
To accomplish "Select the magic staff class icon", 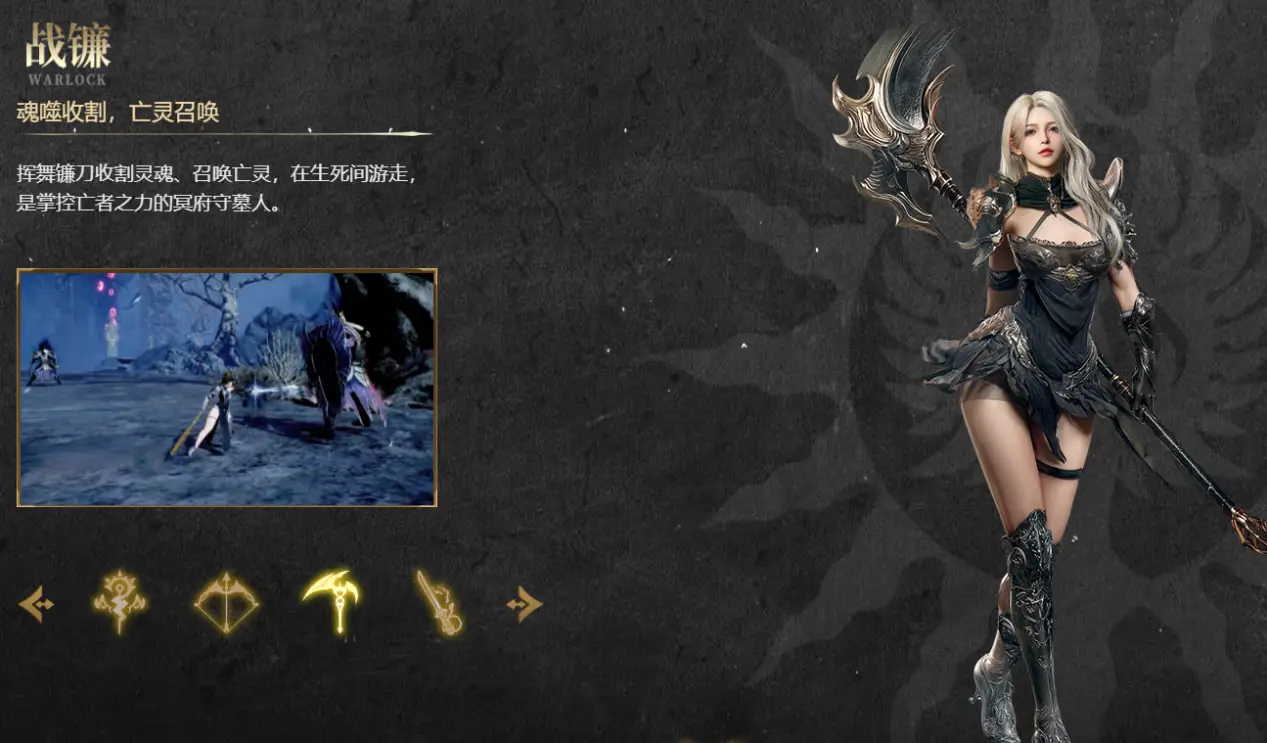I will [120, 602].
